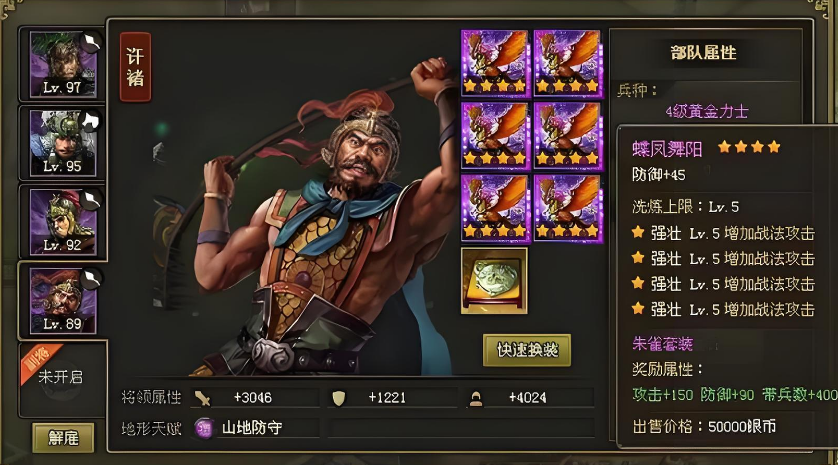Click the 快速换装 quick equip button
This screenshot has height=465, width=838.
(527, 350)
